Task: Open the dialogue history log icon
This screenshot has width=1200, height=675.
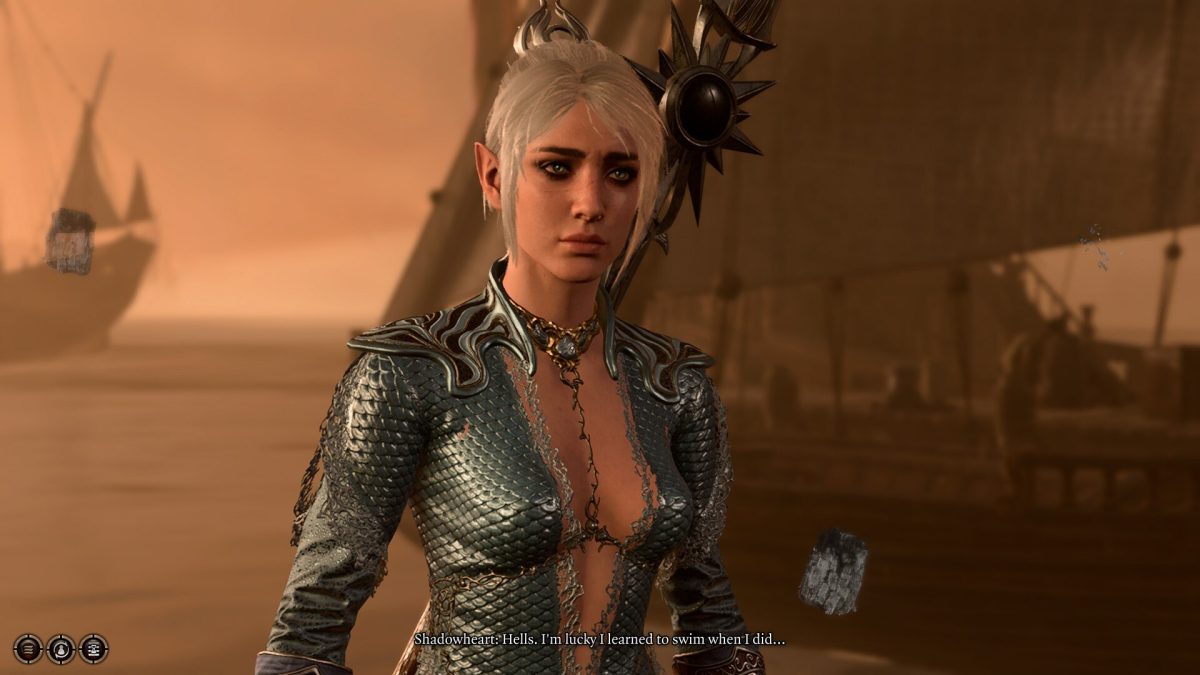Action: (94, 649)
